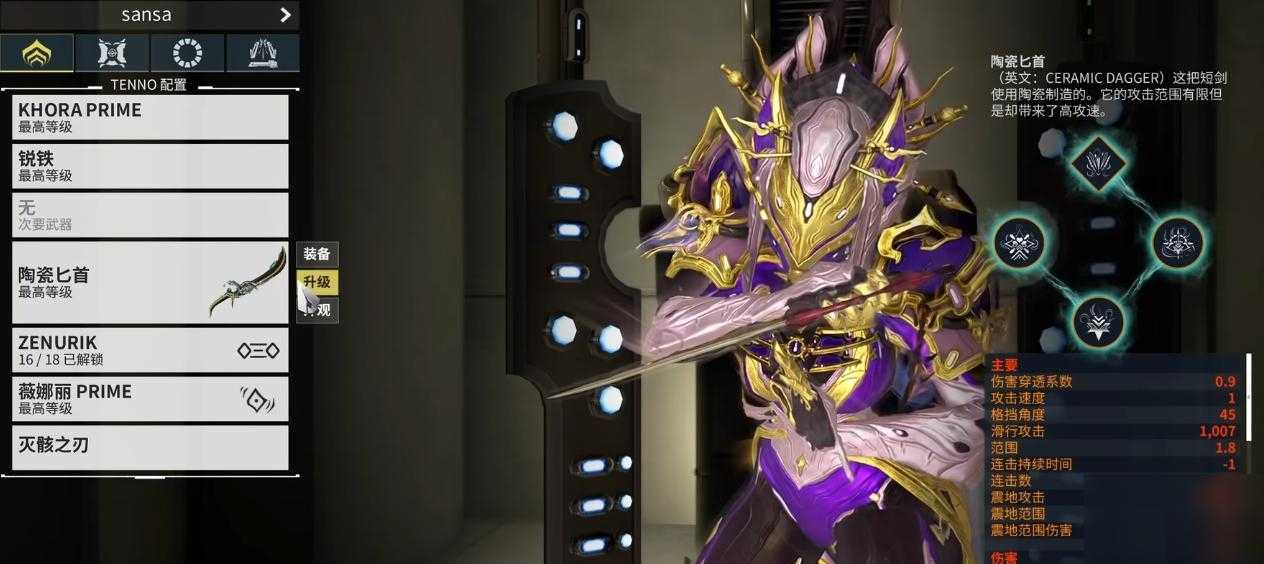Choose the 灭骸之刃 weapon row

150,446
